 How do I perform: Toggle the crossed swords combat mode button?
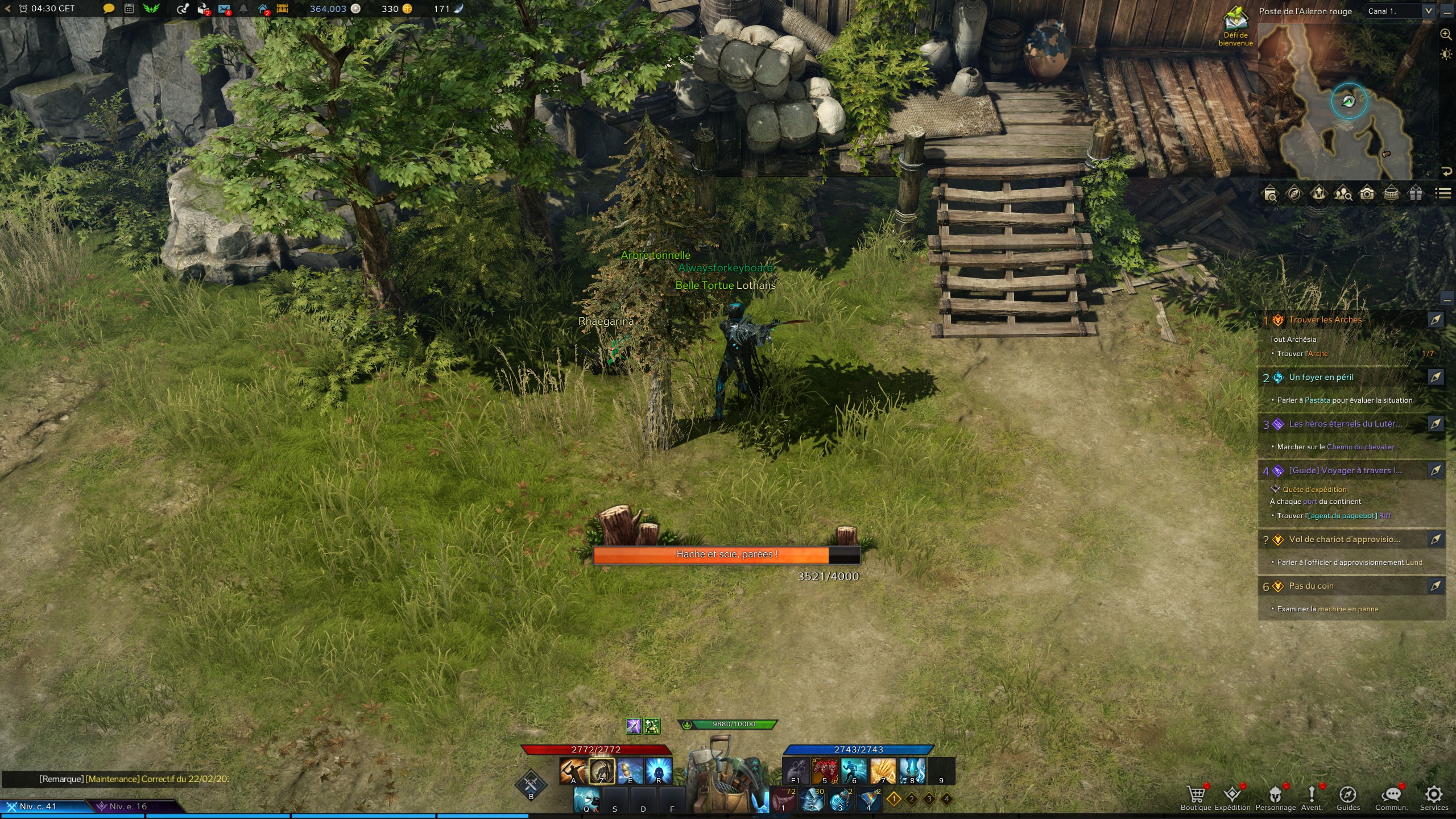tap(531, 784)
